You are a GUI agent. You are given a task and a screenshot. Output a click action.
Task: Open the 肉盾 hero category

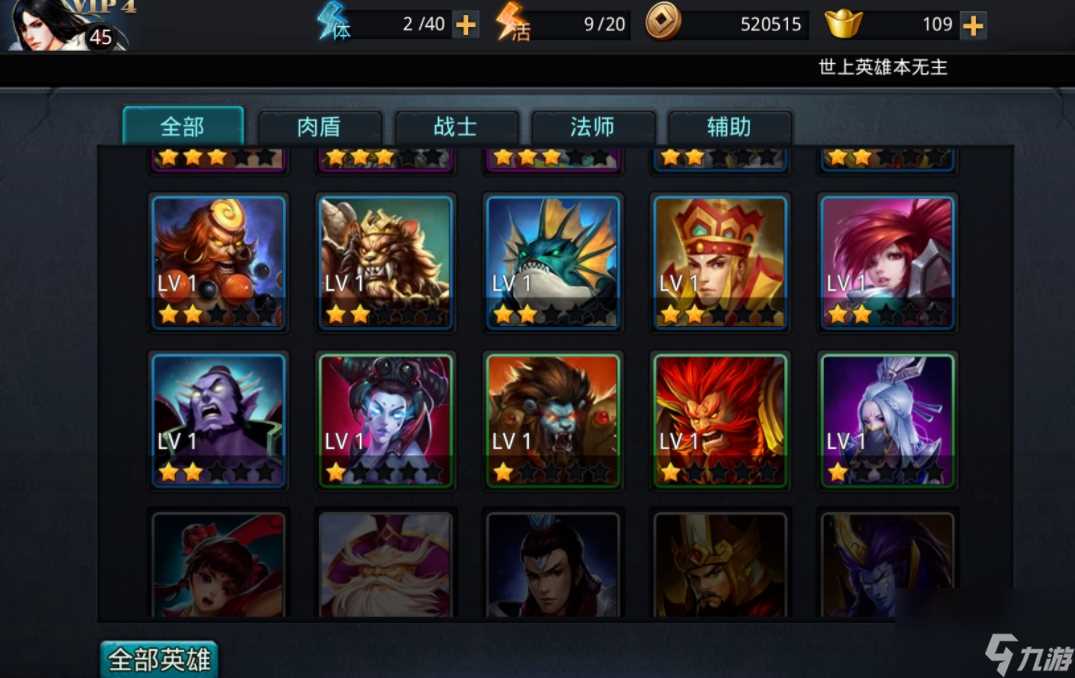tap(319, 128)
